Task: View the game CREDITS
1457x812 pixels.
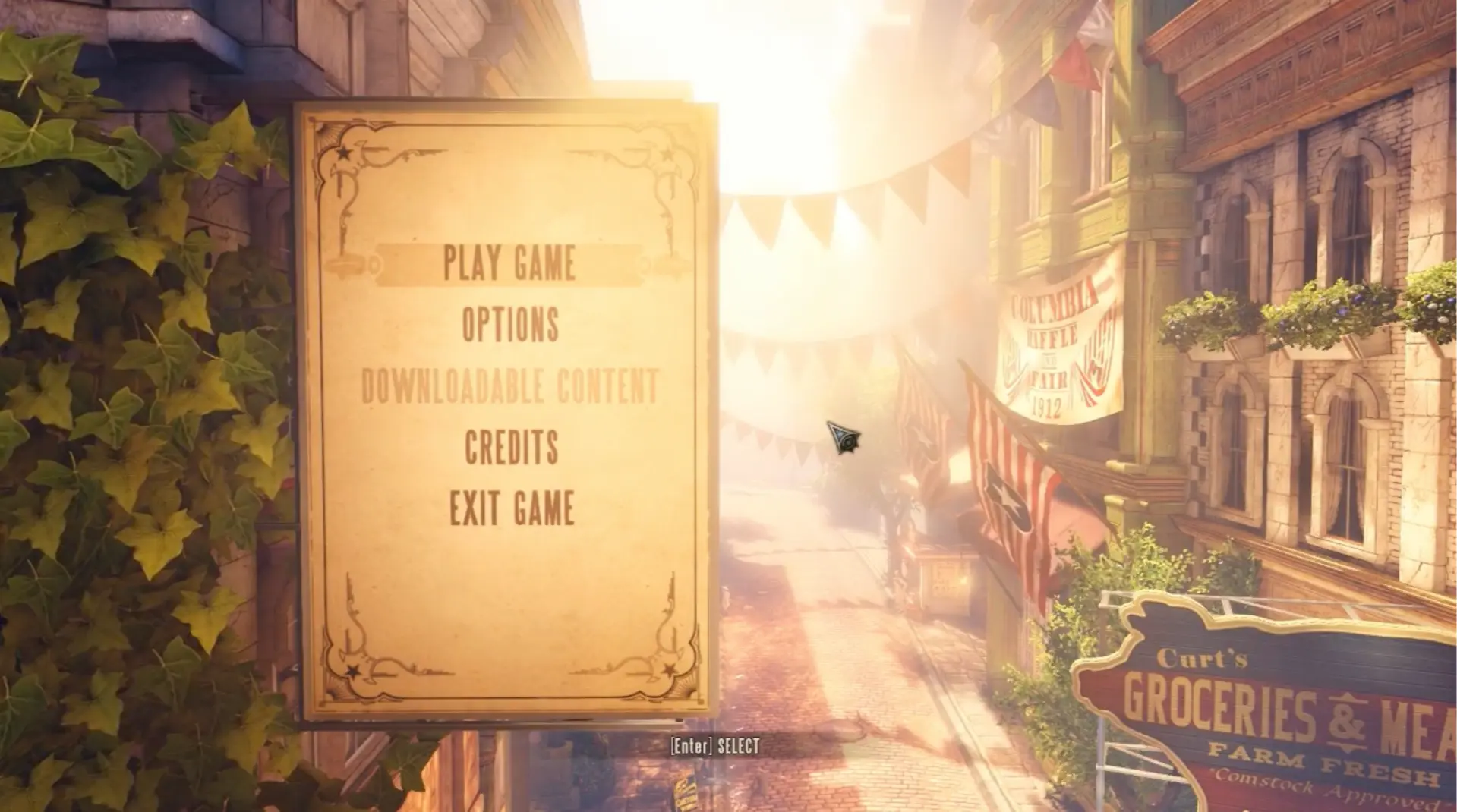Action: point(512,447)
